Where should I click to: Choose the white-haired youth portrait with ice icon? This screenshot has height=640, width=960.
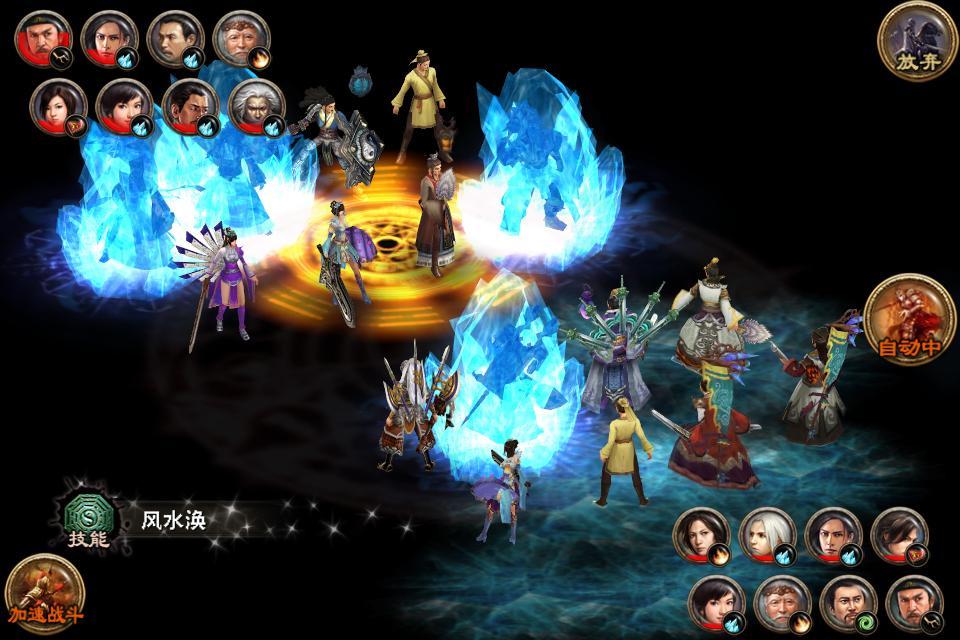pyautogui.click(x=767, y=537)
